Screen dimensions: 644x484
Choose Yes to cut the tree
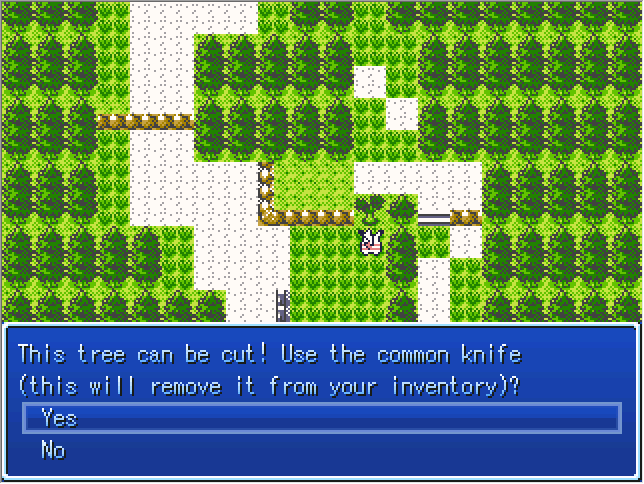(x=59, y=418)
